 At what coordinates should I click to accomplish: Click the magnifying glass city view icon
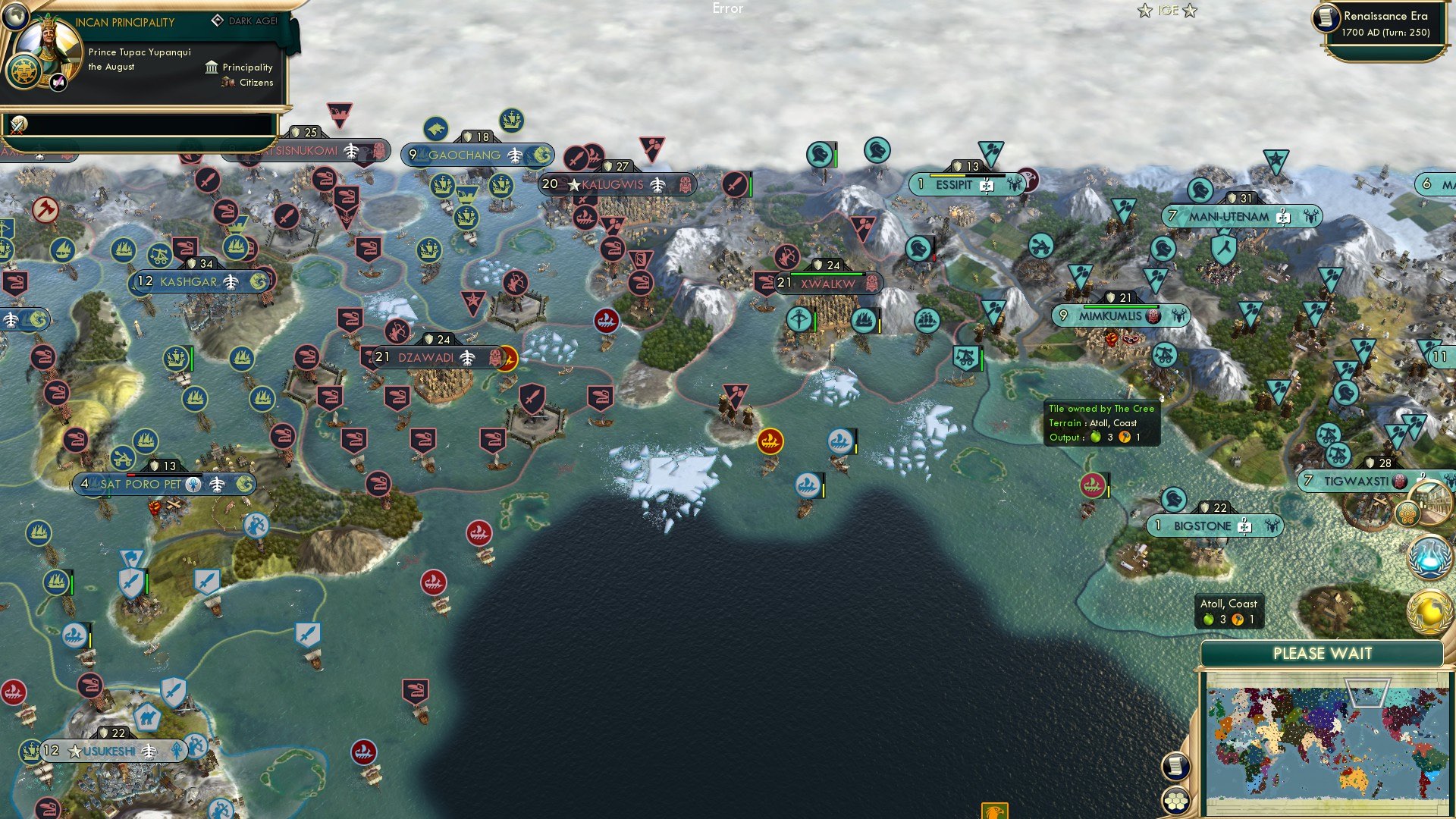coord(1432,503)
